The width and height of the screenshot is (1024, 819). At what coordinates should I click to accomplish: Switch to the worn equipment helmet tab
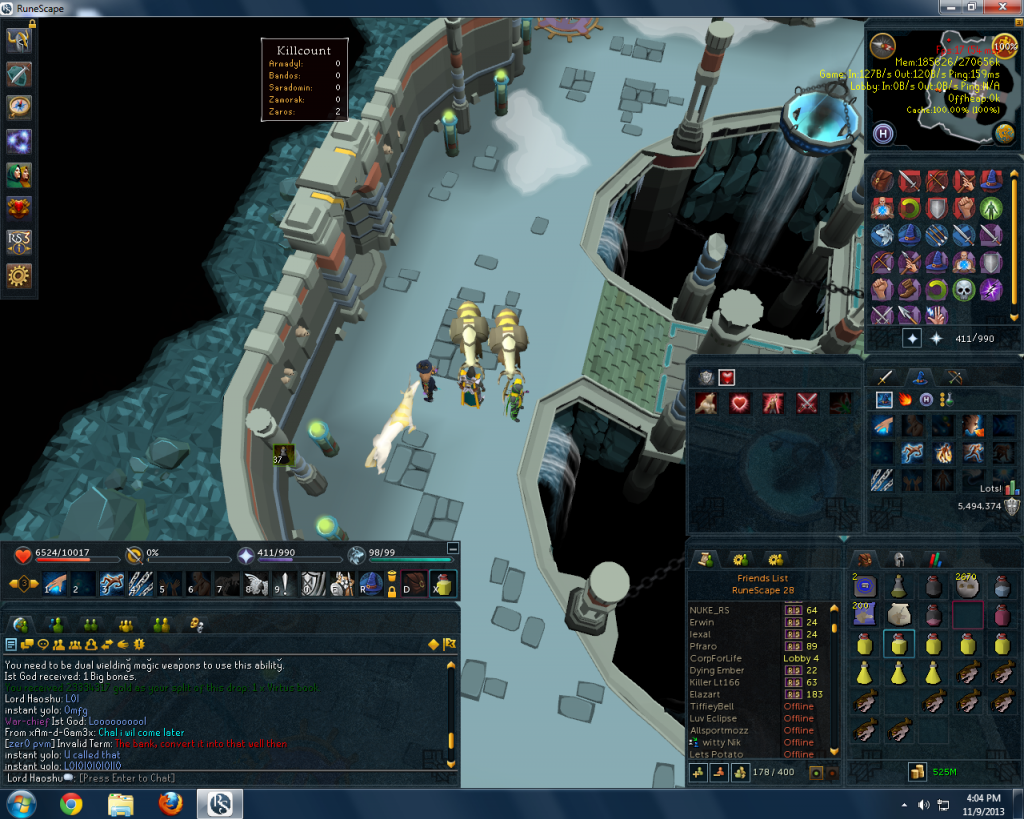900,560
